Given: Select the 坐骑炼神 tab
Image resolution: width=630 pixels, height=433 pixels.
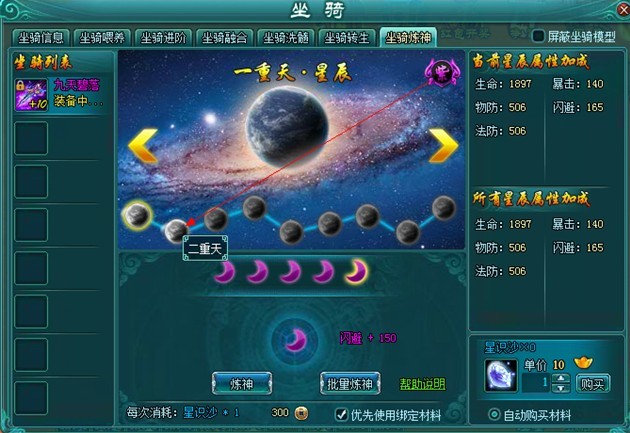Looking at the screenshot, I should (411, 38).
